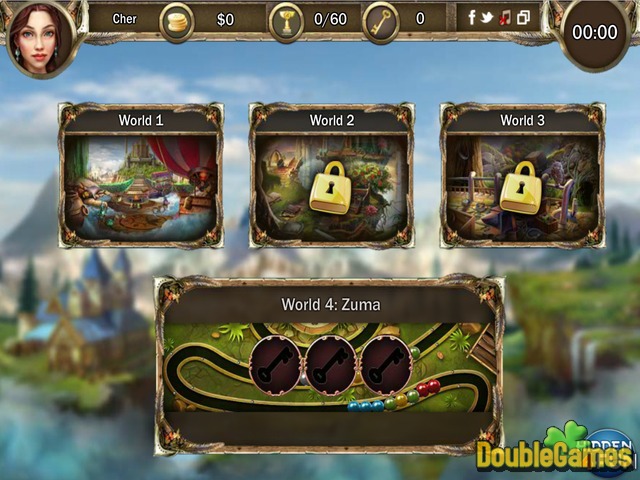Toggle the fullscreen window icon
This screenshot has width=640, height=480.
coord(522,18)
